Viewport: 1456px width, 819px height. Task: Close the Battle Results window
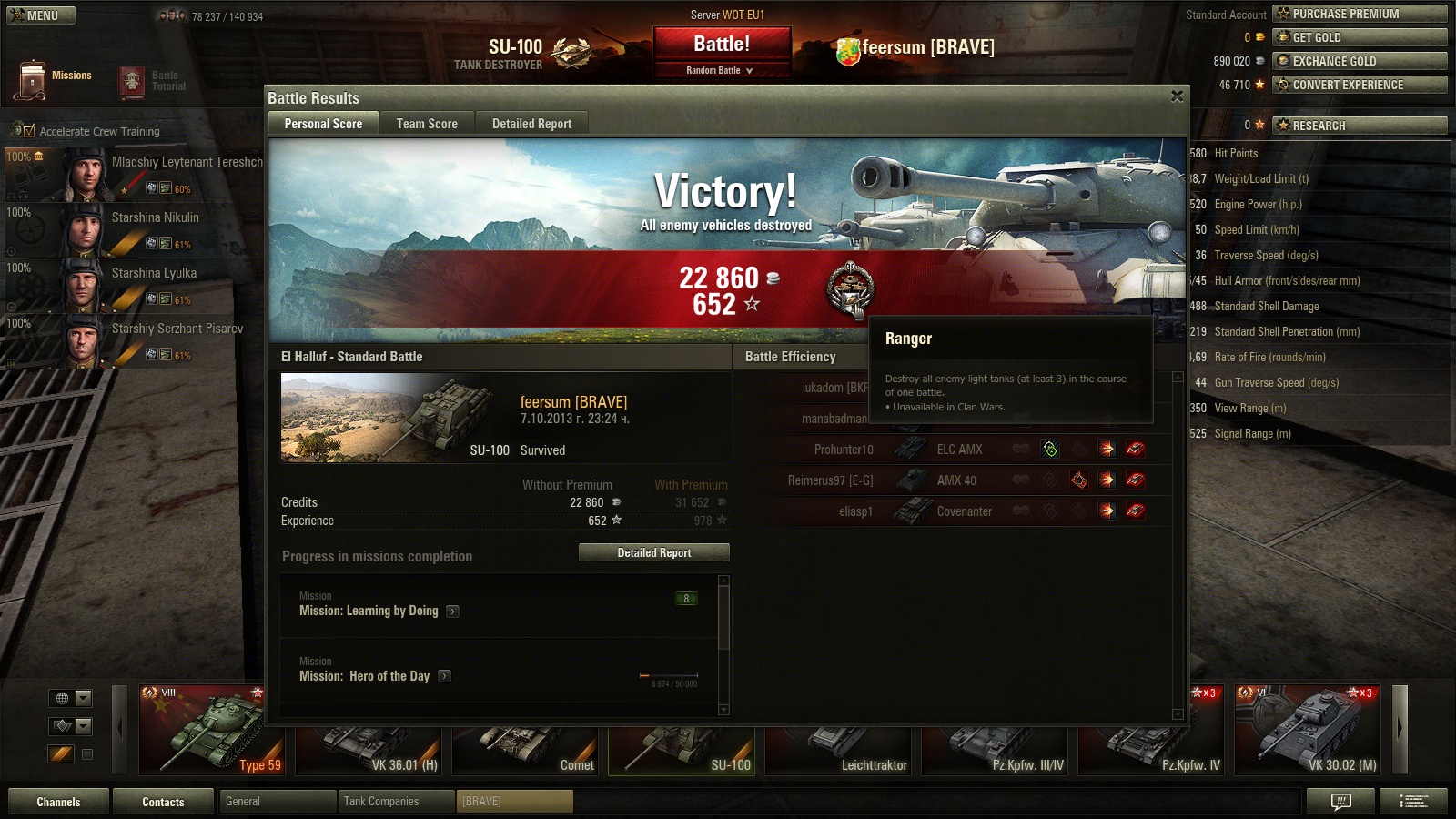1177,96
